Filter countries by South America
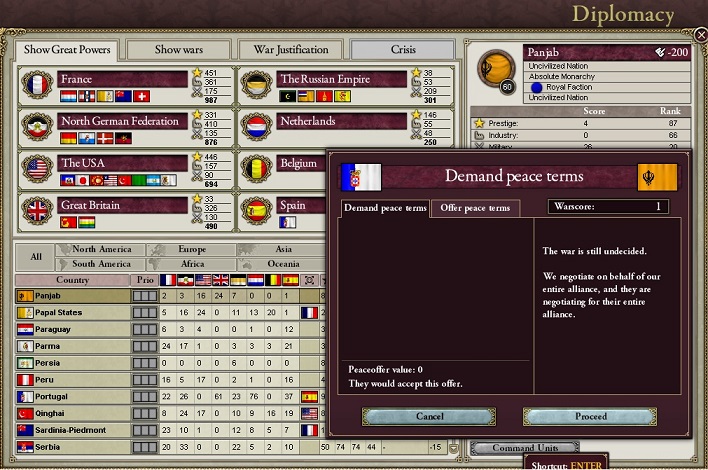 point(101,264)
